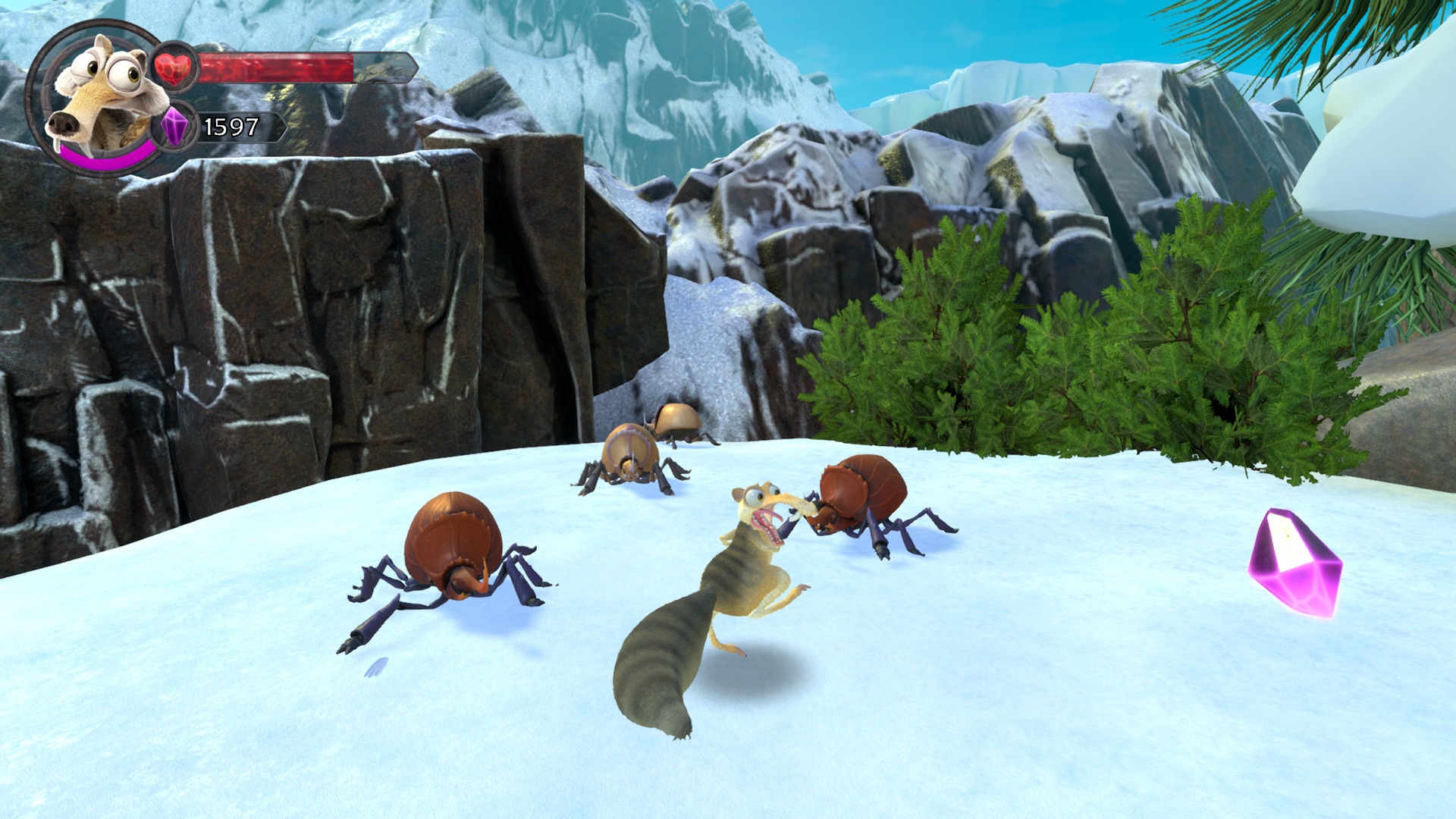Click the Scrat character portrait

point(102,95)
